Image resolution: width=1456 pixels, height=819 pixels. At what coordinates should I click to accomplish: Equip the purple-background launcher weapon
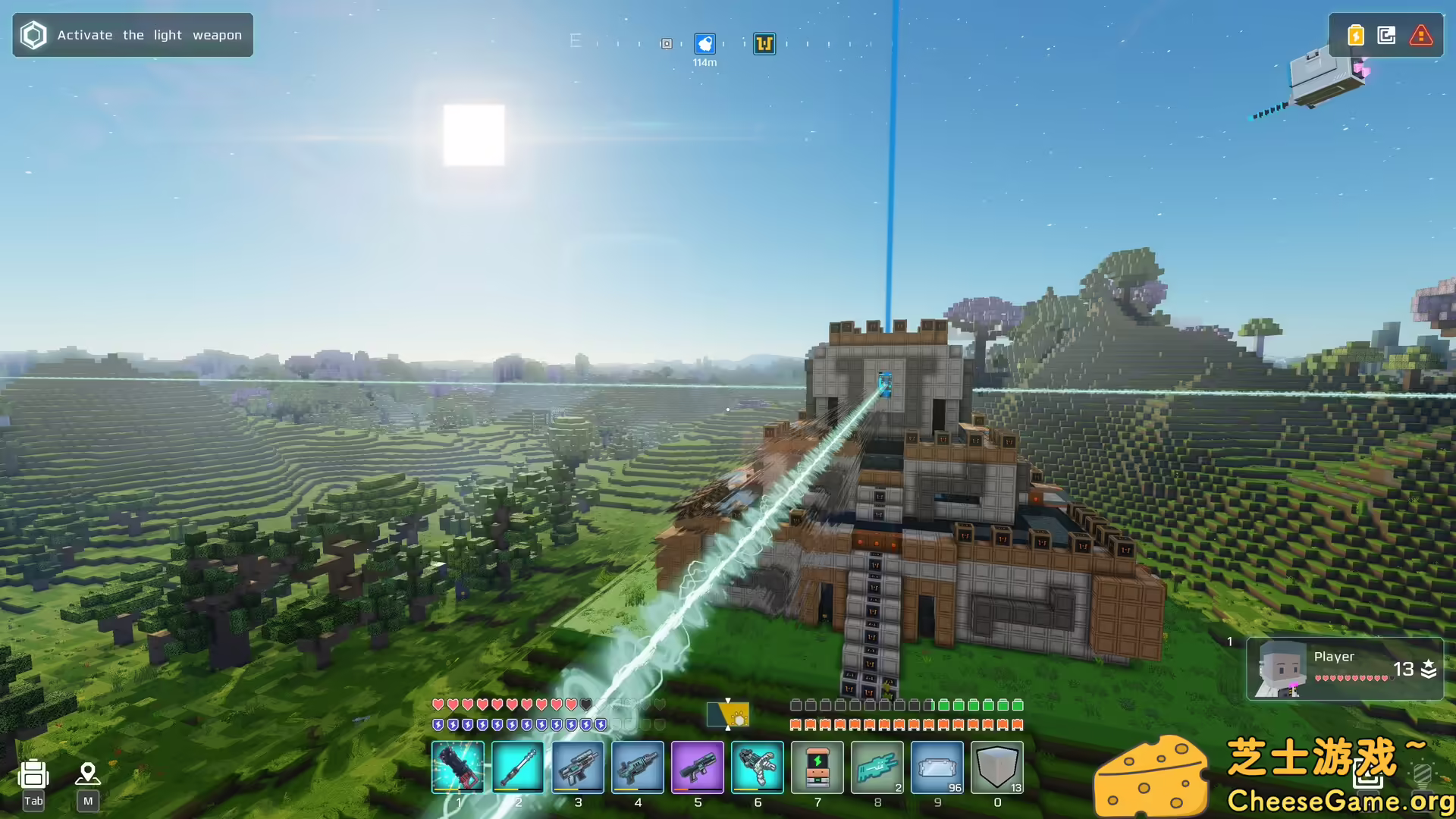(698, 767)
